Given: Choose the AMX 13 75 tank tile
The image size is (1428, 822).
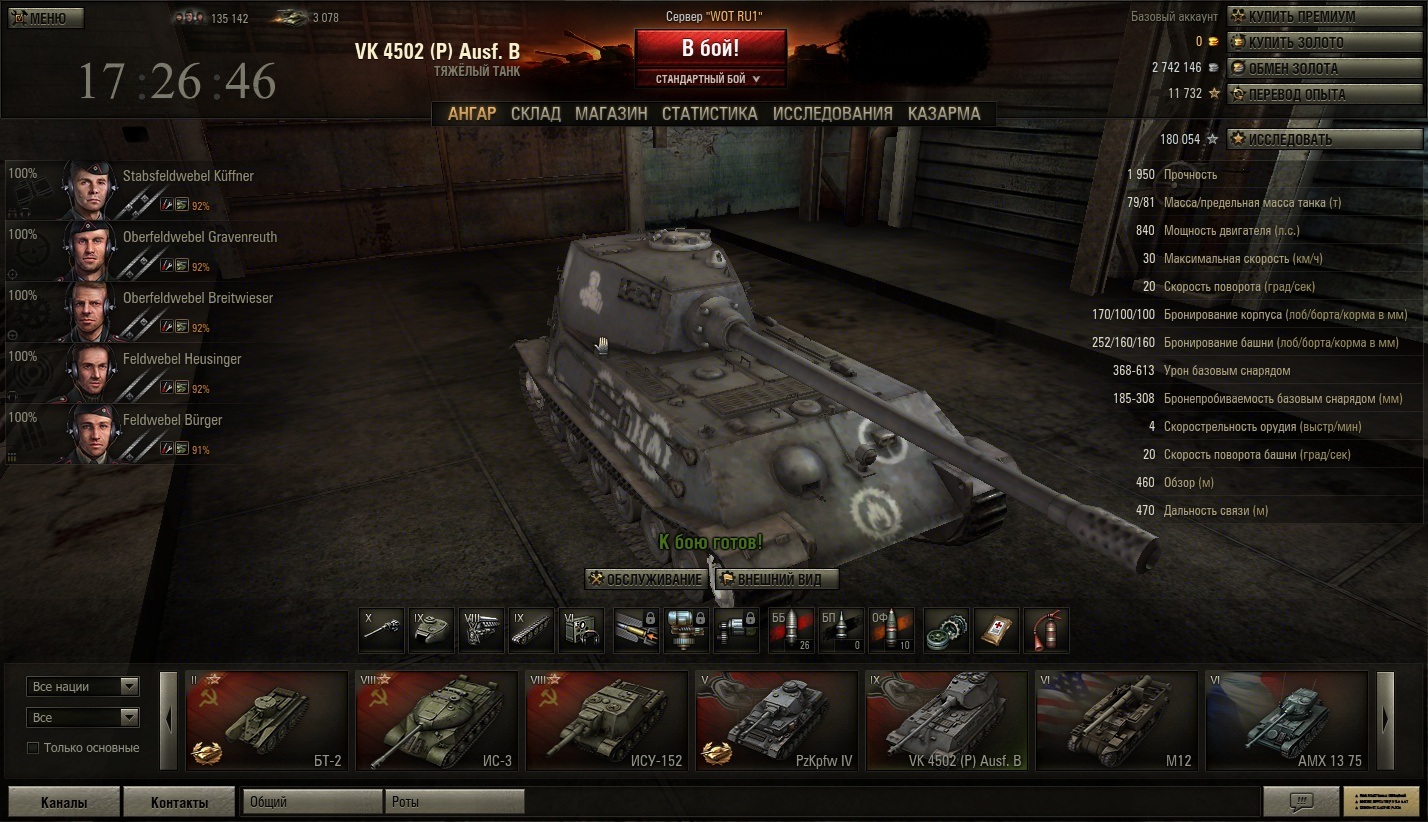Looking at the screenshot, I should click(x=1286, y=720).
